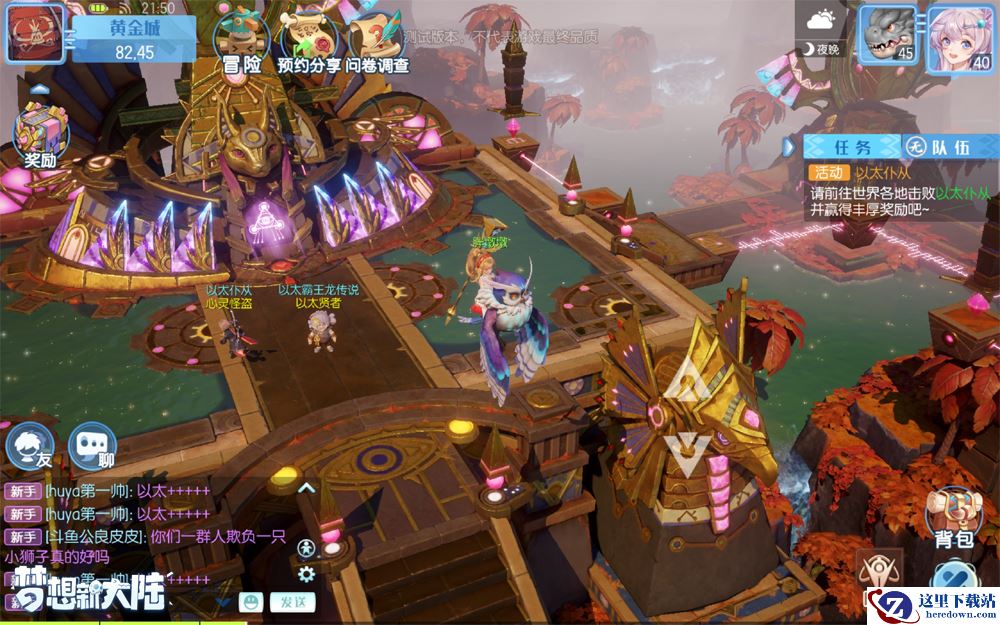Expand the chat log with the up arrow
The image size is (1000, 625).
pyautogui.click(x=307, y=488)
